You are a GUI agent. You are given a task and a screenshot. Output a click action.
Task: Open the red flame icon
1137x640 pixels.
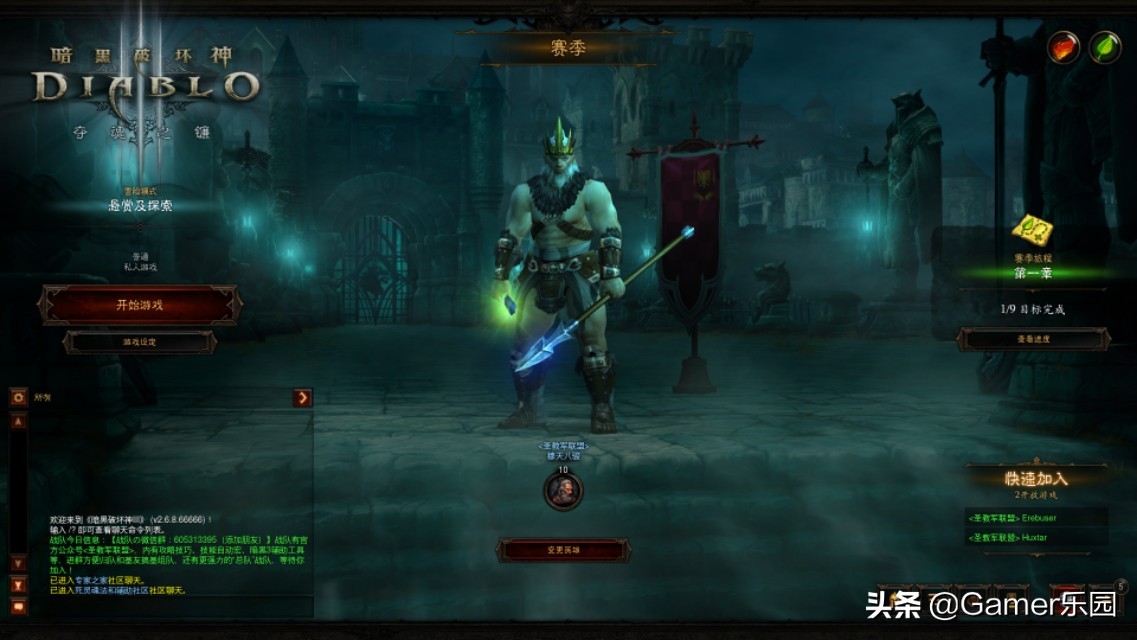click(1063, 47)
